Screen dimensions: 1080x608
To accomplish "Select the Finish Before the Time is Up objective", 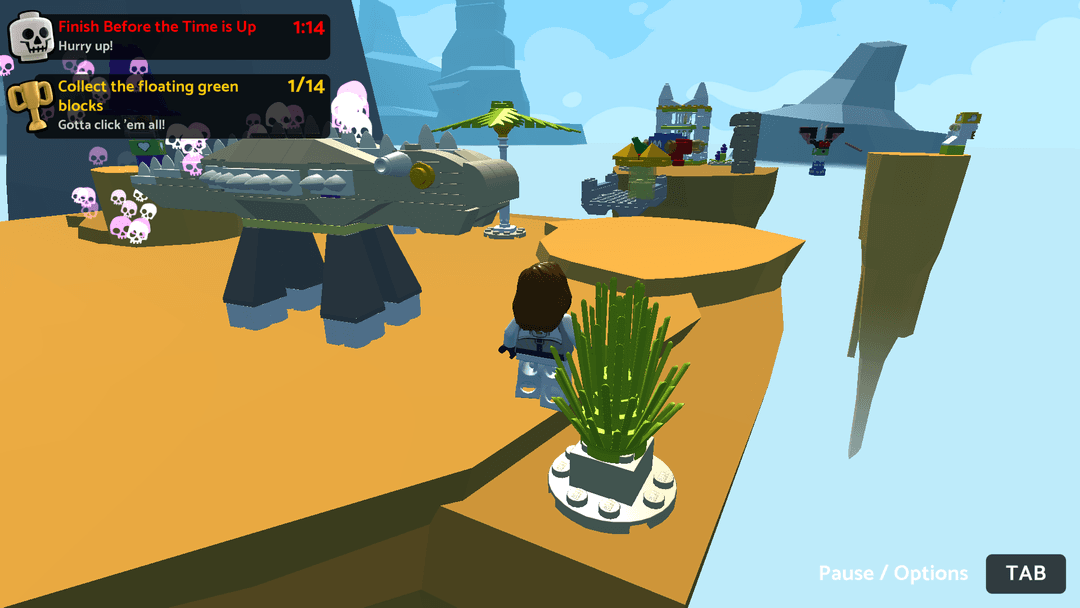I will pos(157,27).
